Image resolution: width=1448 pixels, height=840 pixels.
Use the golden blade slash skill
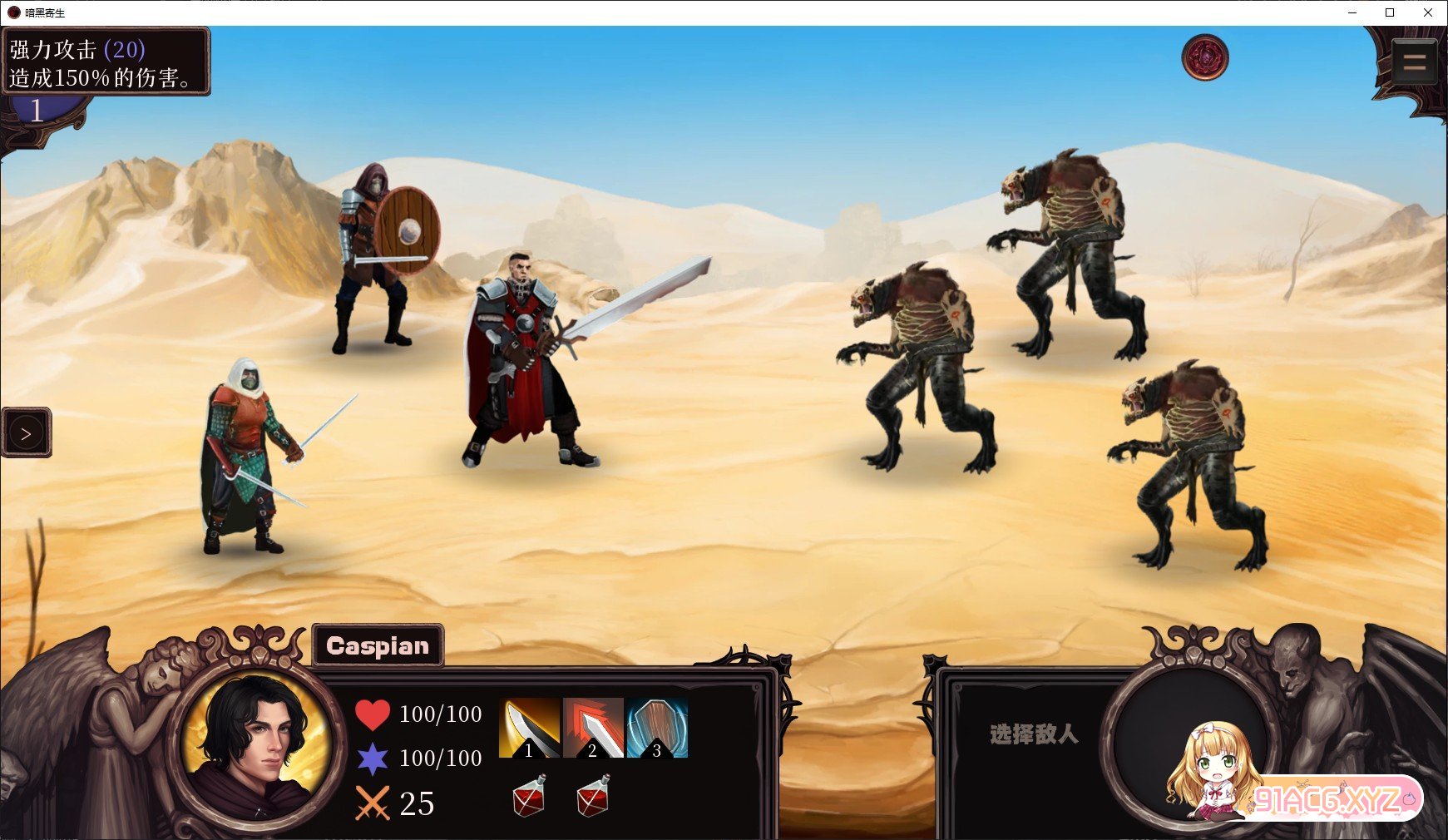tap(529, 728)
